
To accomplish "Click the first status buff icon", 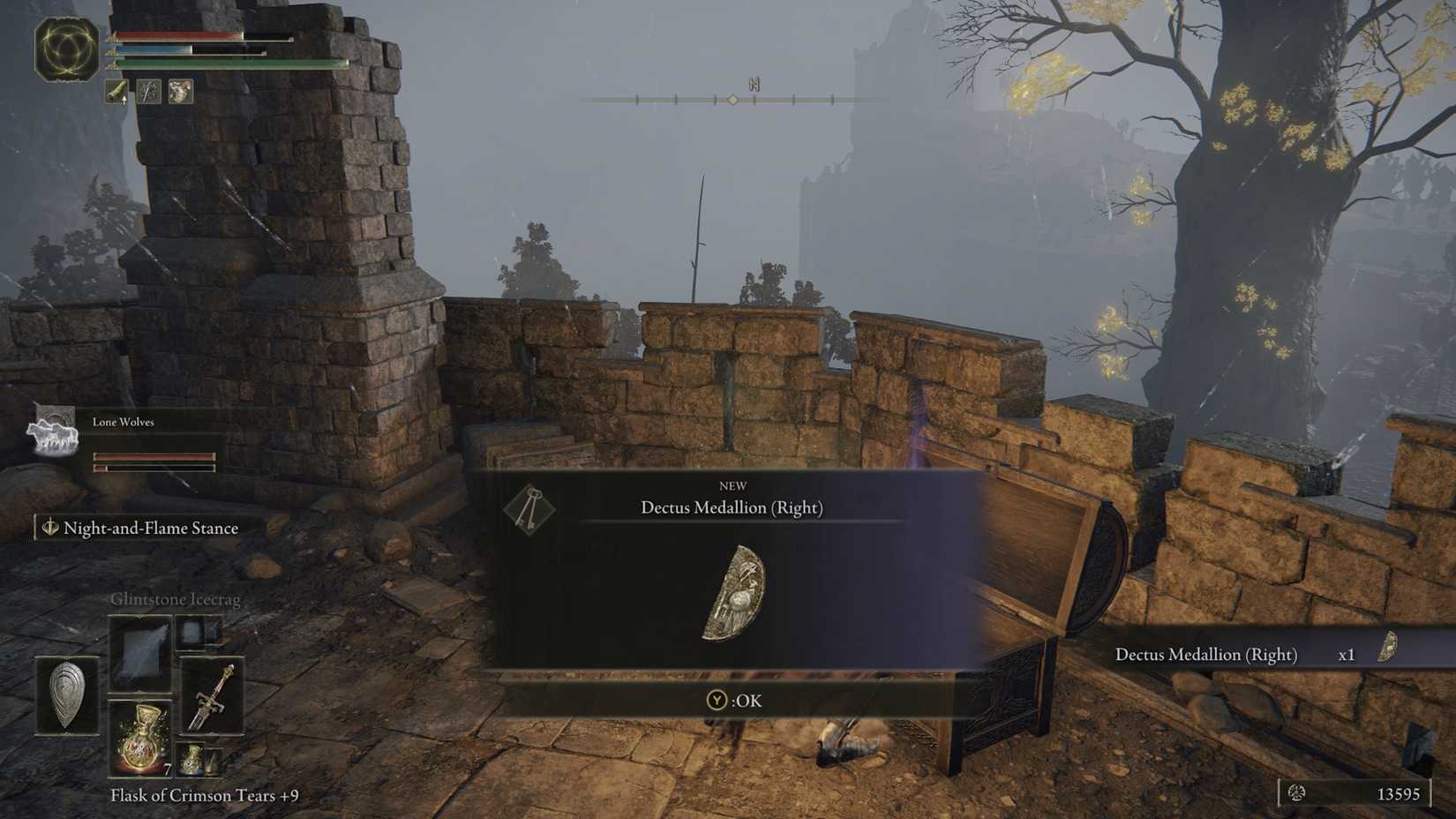I will pyautogui.click(x=116, y=91).
